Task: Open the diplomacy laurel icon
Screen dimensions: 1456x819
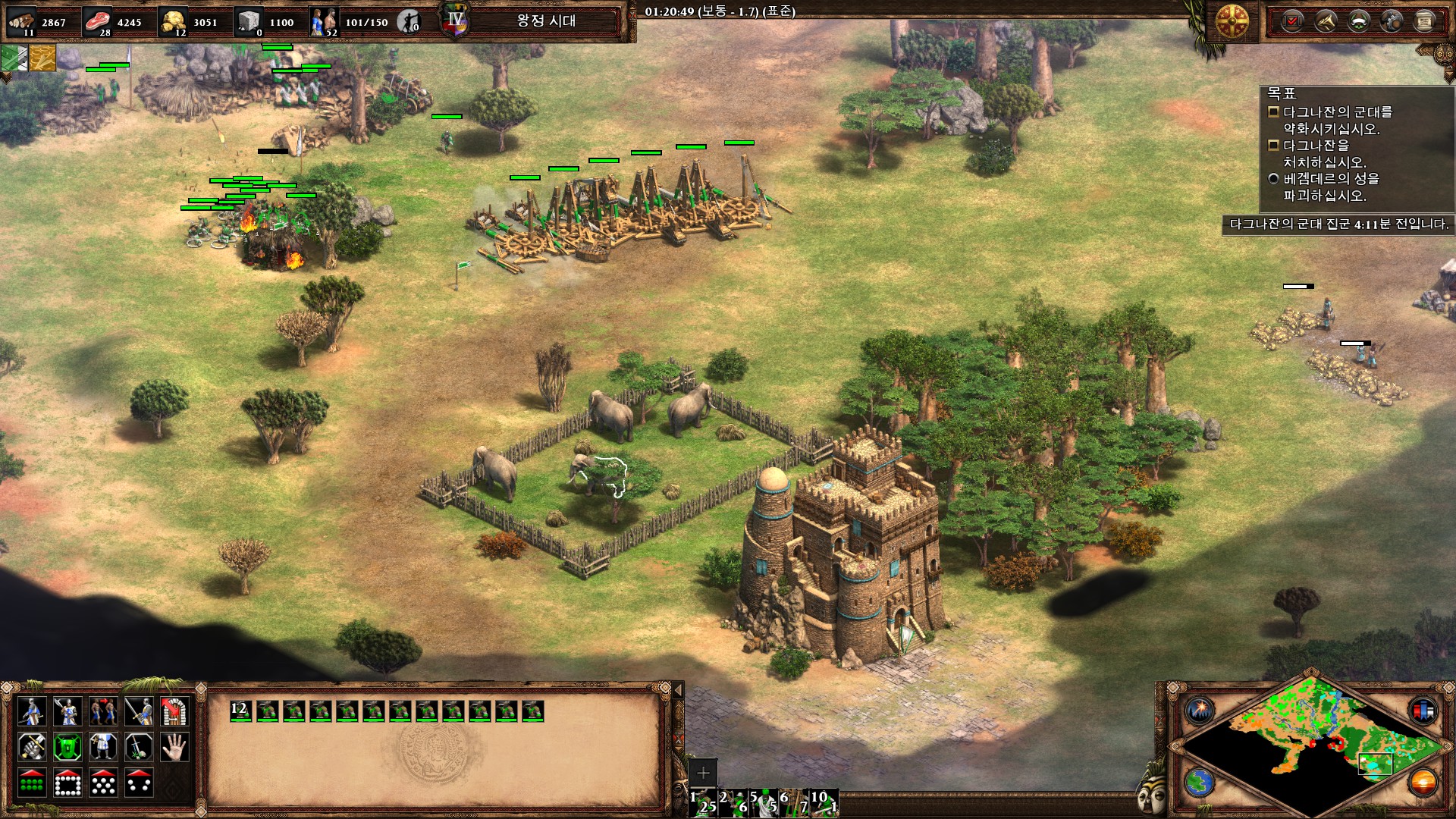Action: click(x=1358, y=21)
